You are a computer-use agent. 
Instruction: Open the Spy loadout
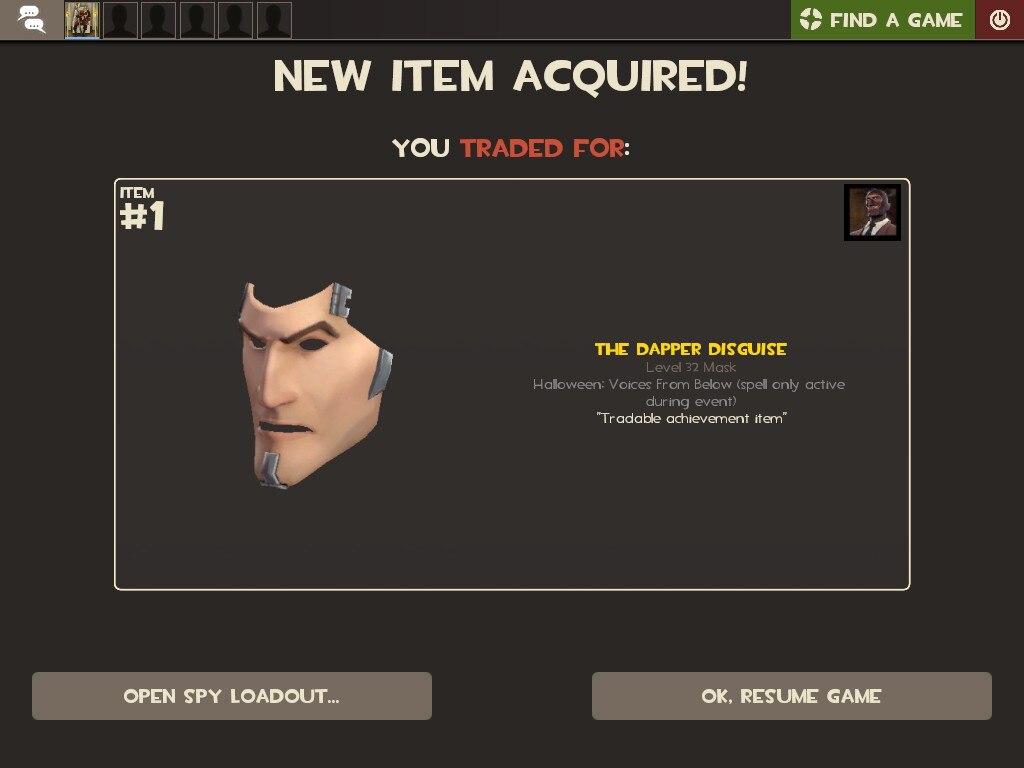(x=231, y=696)
